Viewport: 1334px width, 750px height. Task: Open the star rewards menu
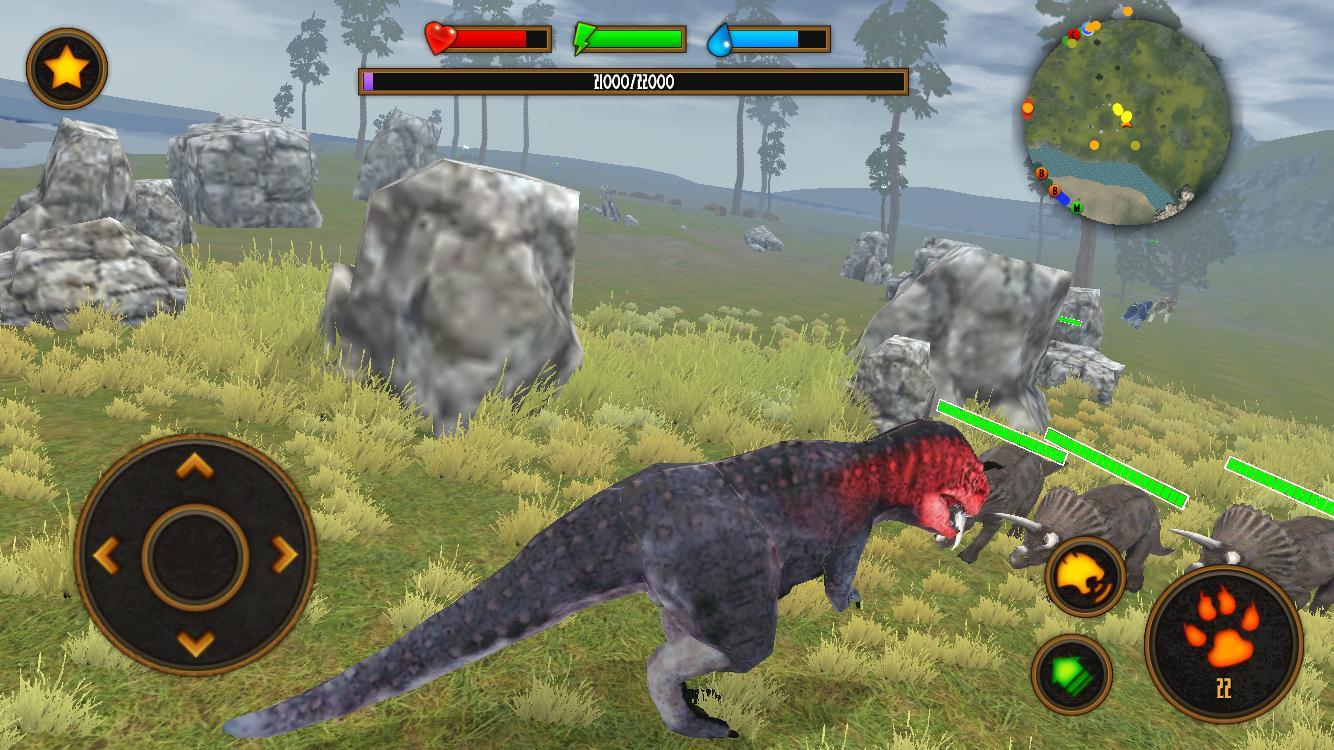pyautogui.click(x=68, y=68)
